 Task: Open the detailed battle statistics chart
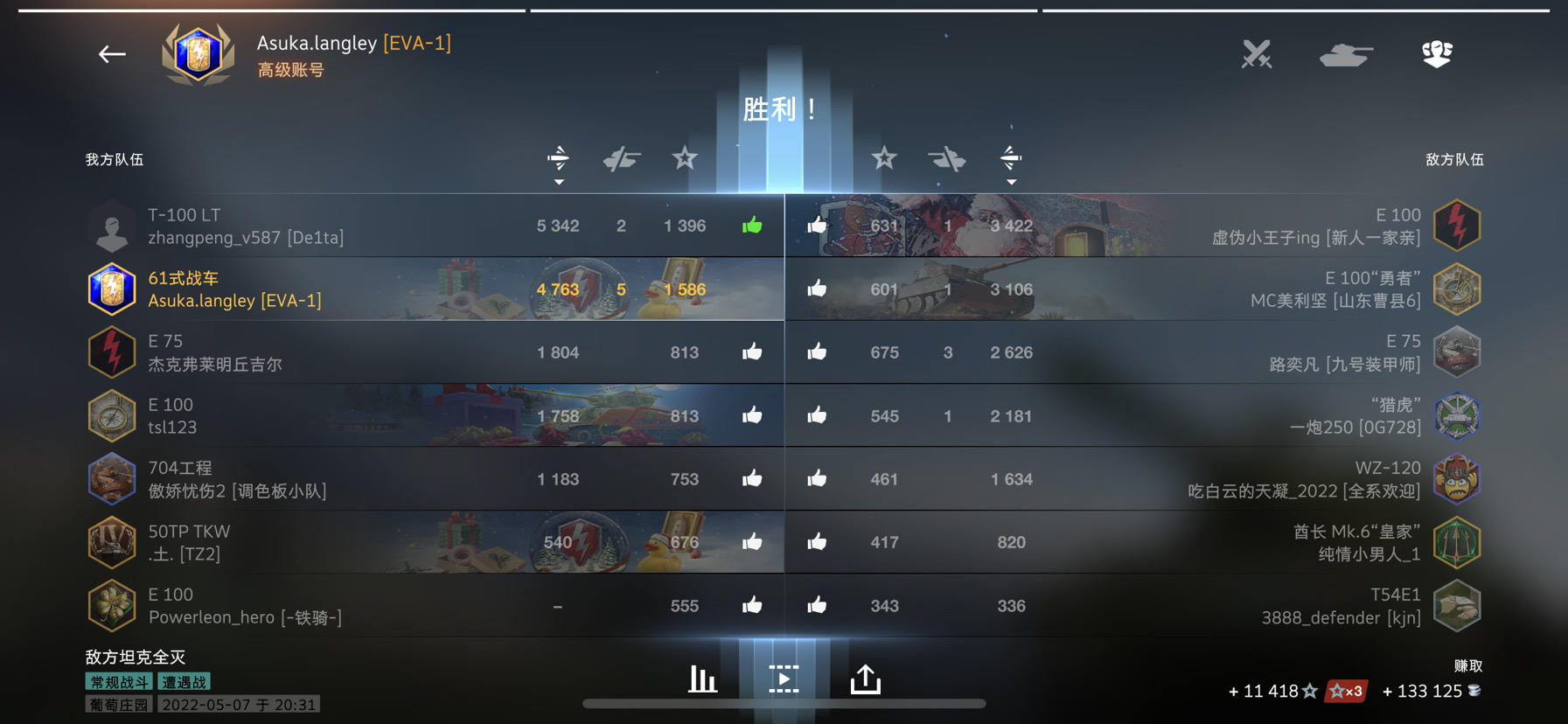click(701, 678)
